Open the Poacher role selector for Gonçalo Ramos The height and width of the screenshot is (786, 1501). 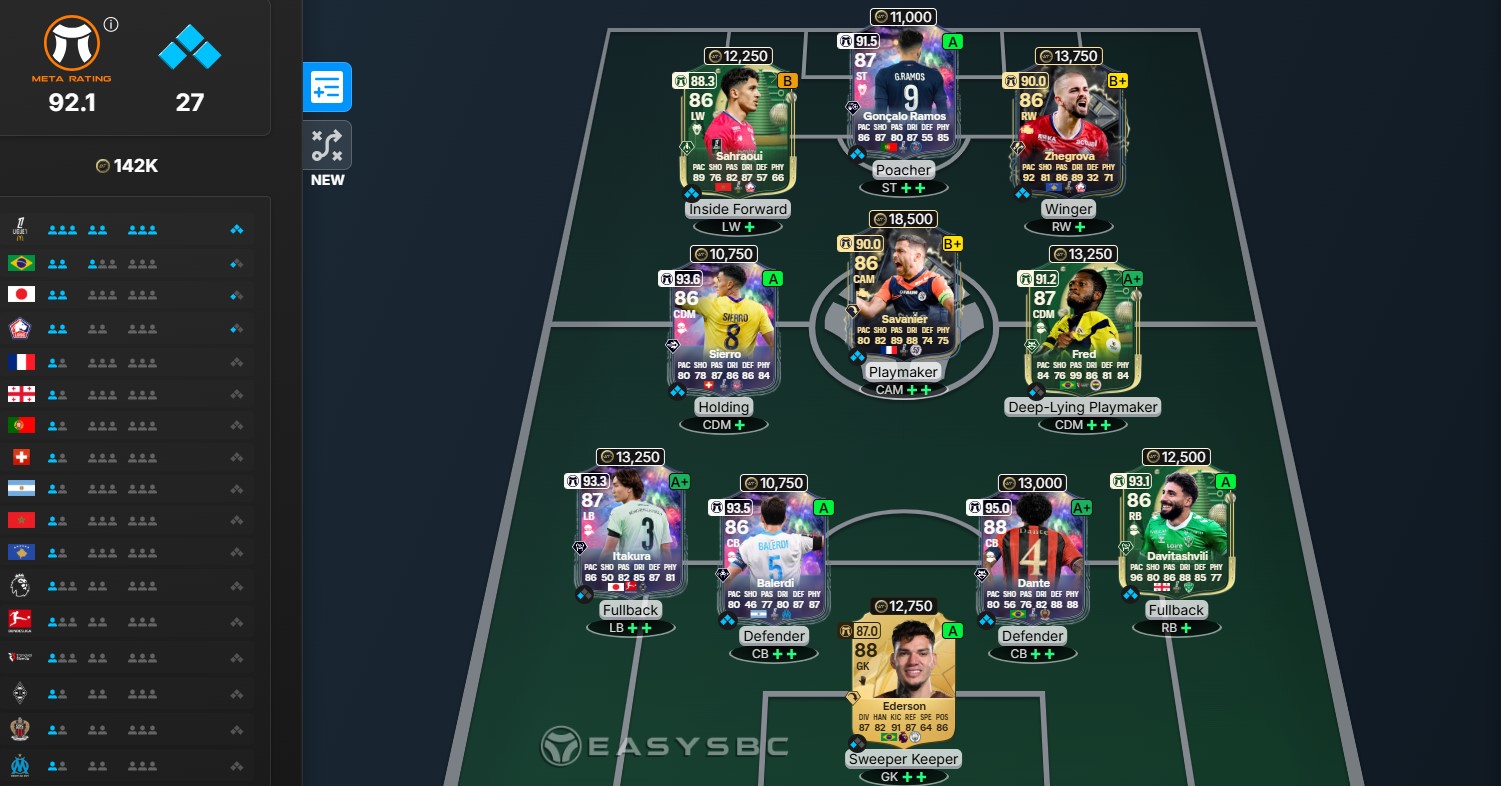click(x=902, y=170)
